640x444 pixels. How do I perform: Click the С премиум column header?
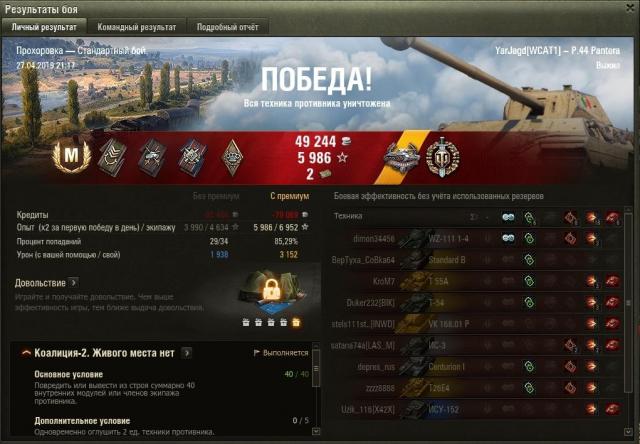click(x=285, y=195)
